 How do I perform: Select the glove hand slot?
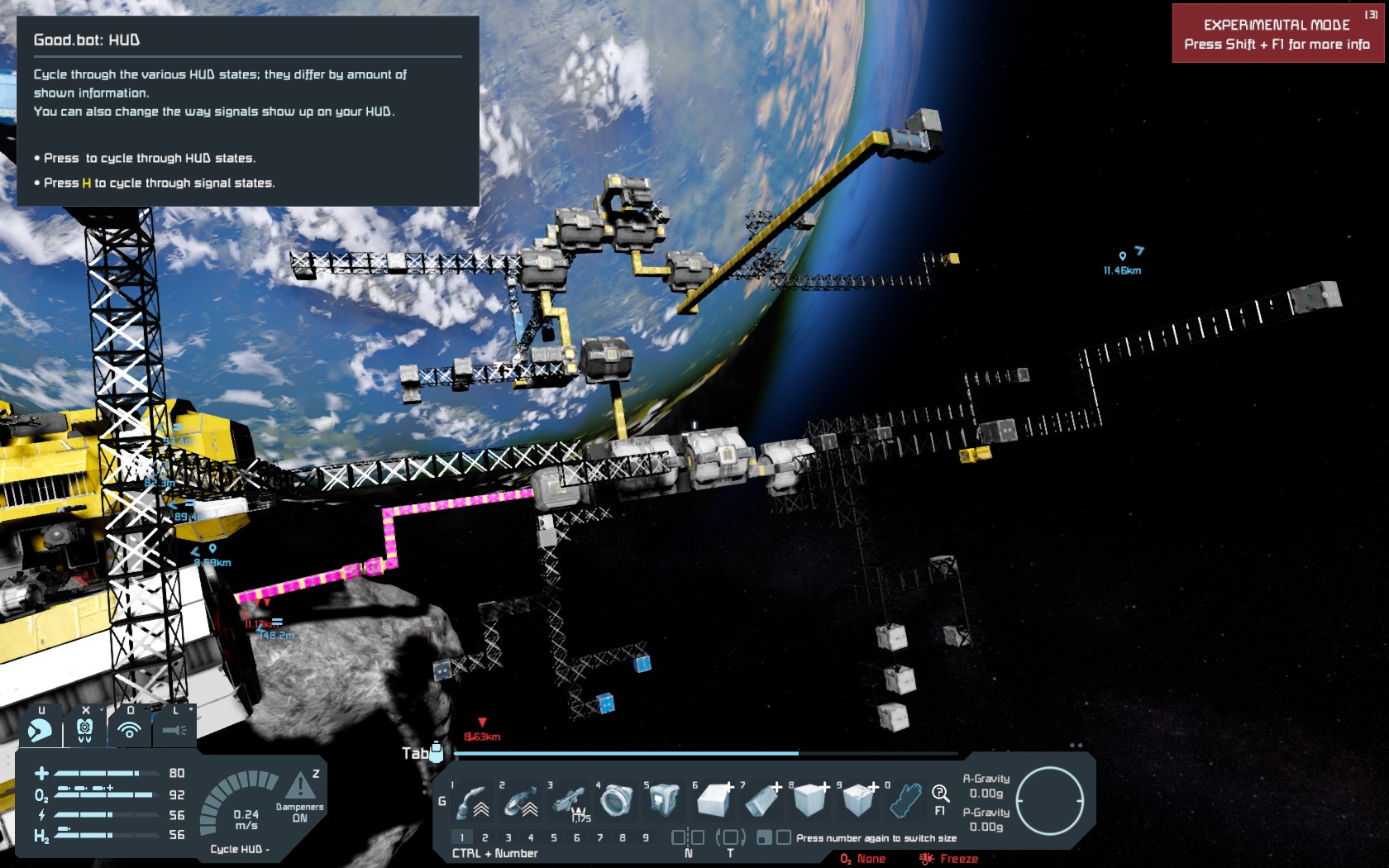pyautogui.click(x=905, y=800)
